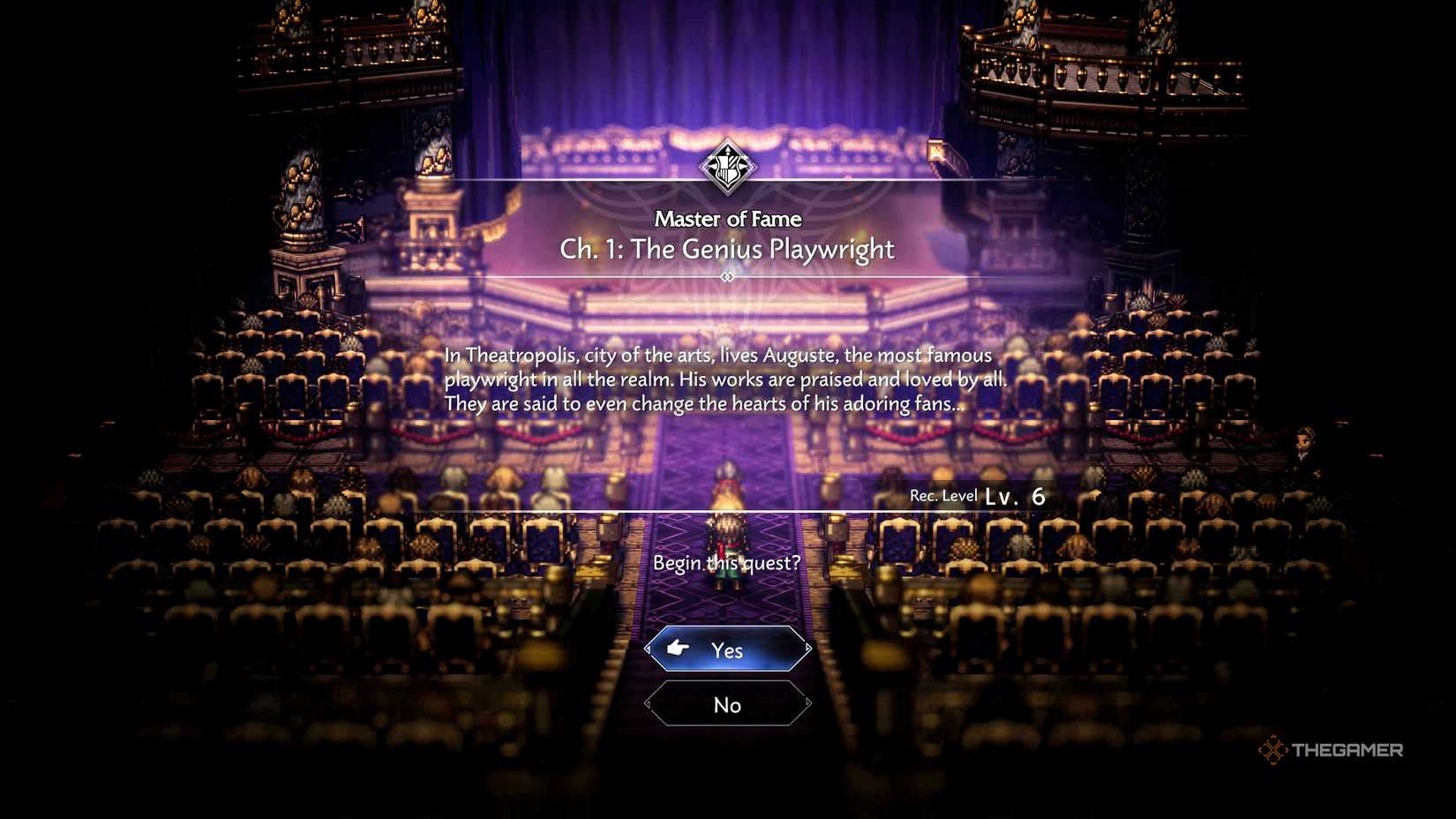Click the Begin this quest? prompt text
Screen dimensions: 1456x819
click(x=729, y=562)
